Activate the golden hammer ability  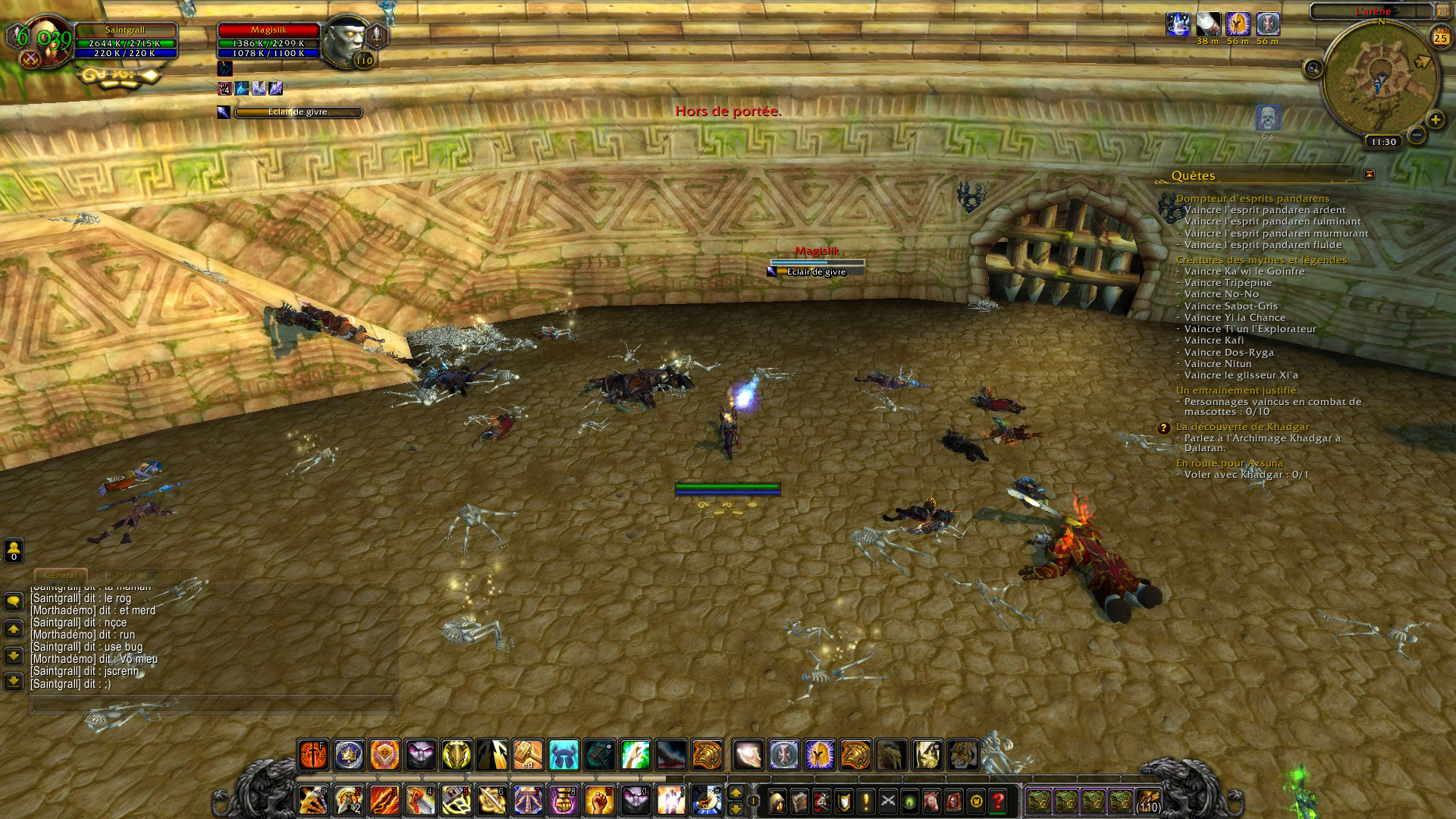(528, 755)
